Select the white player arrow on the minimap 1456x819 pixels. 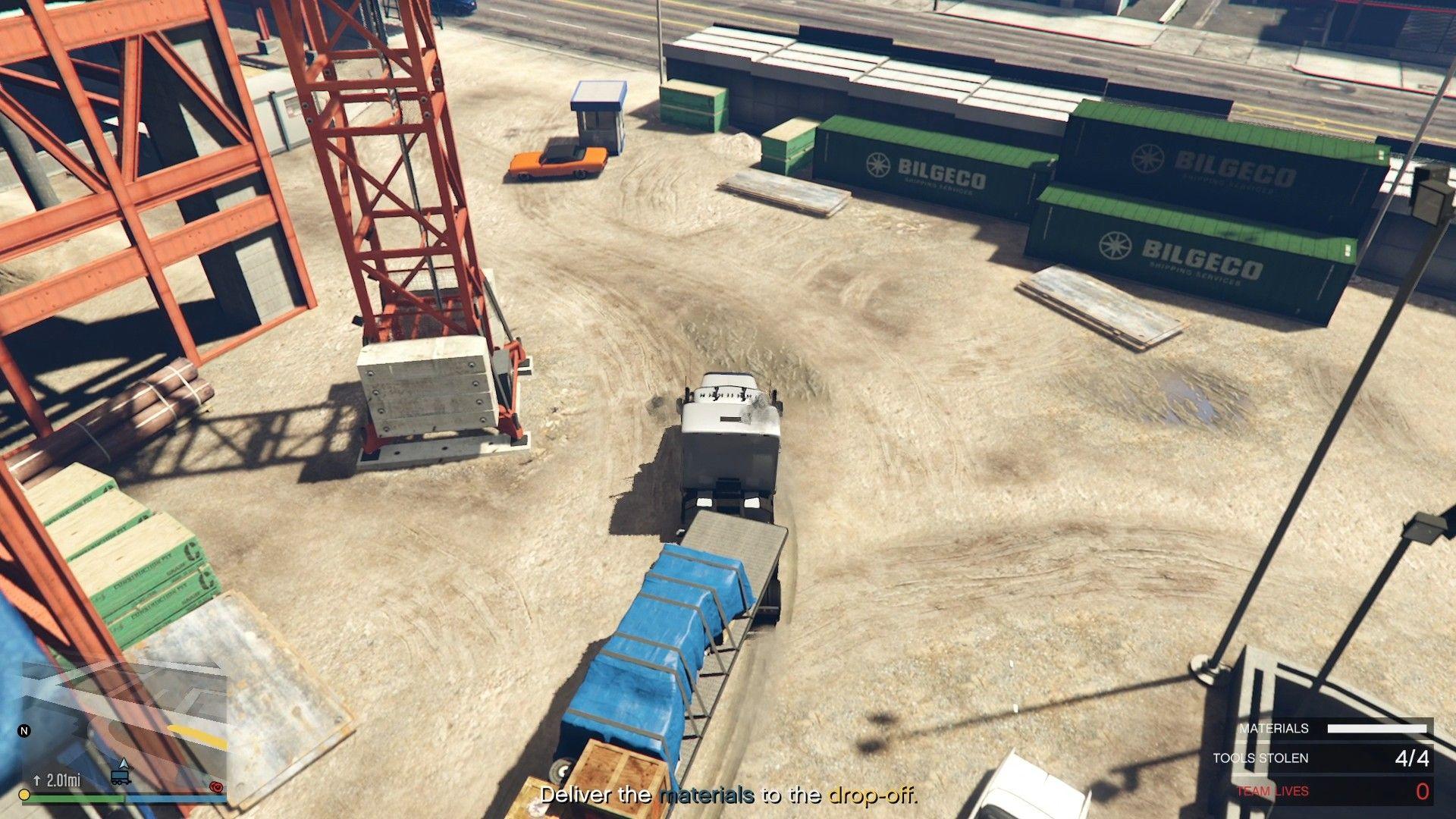pyautogui.click(x=124, y=764)
